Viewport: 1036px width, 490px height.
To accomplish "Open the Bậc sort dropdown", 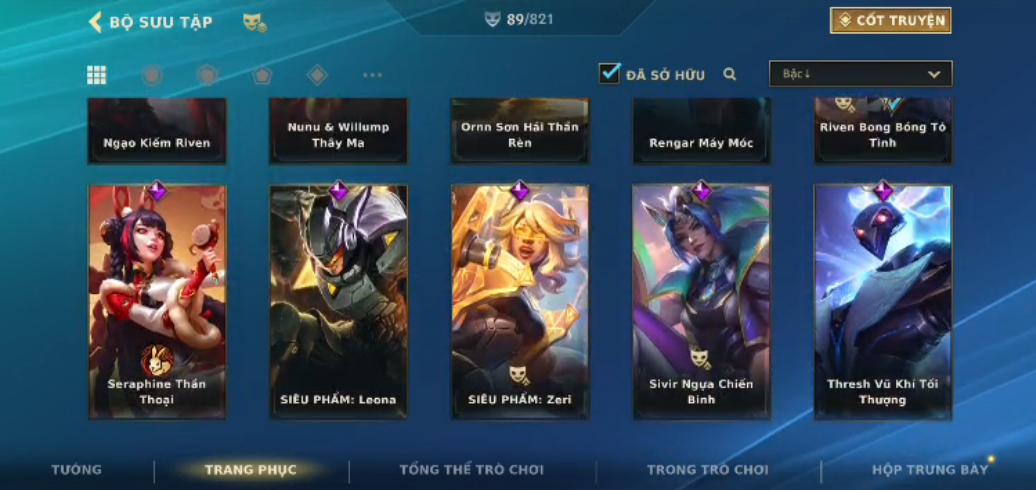I will pos(860,74).
